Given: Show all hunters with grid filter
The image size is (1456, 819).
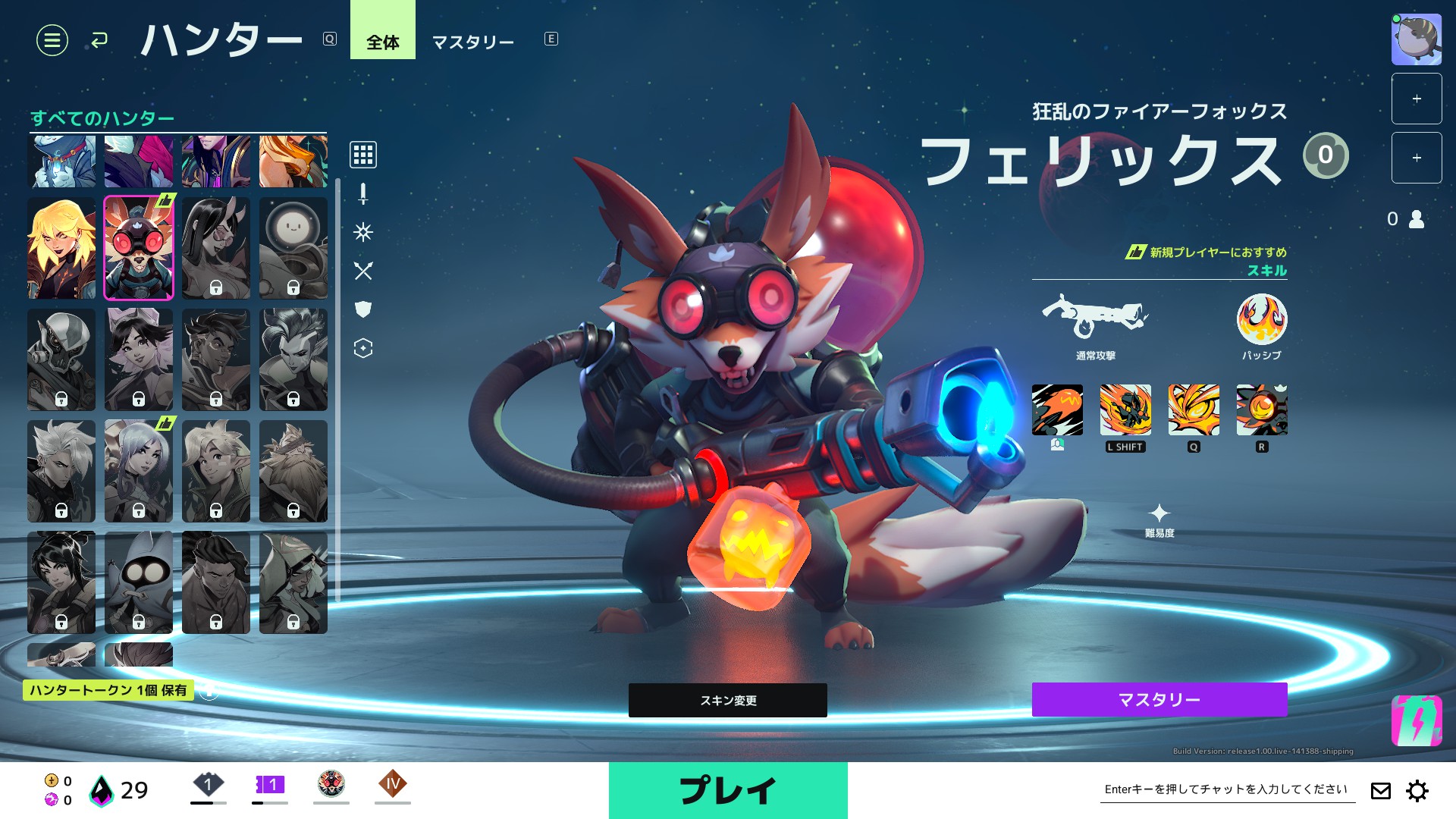Looking at the screenshot, I should (x=363, y=155).
